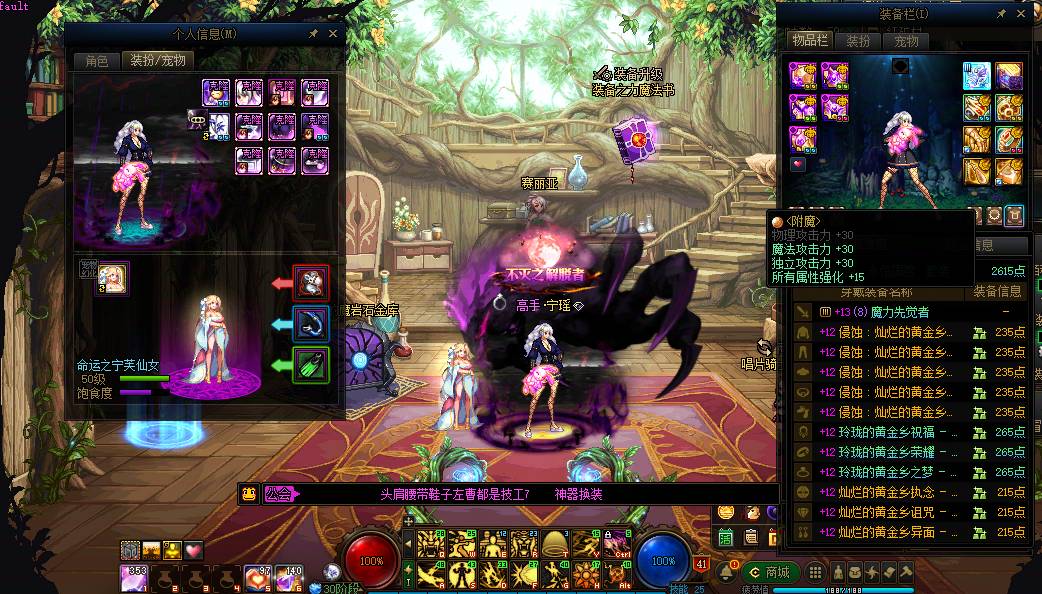The height and width of the screenshot is (594, 1042).
Task: Close the personal info window
Action: (333, 33)
